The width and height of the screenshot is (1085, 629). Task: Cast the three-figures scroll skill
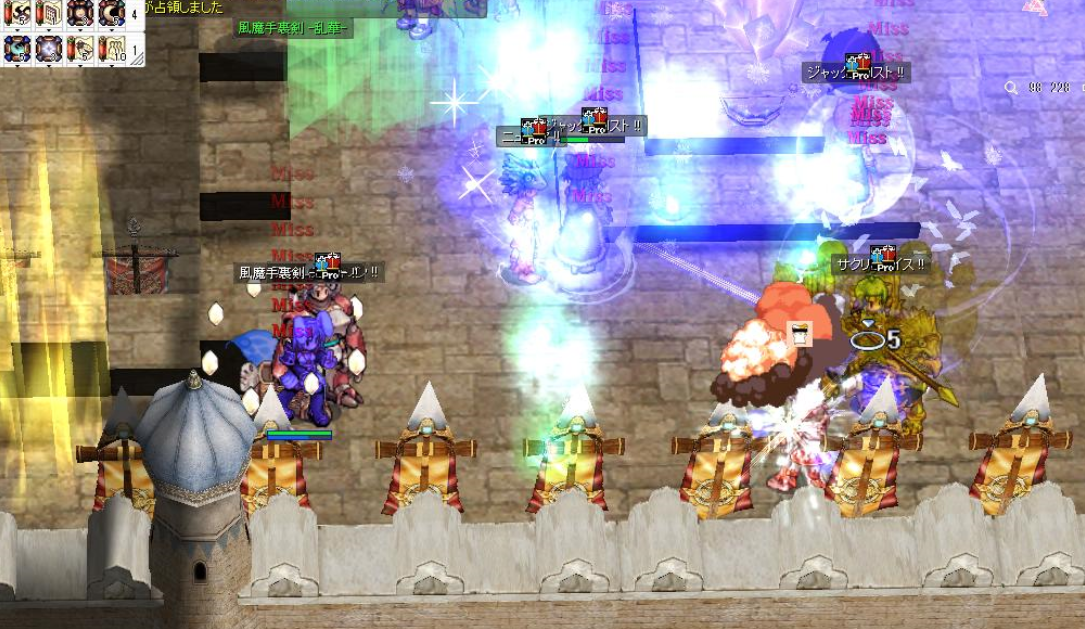pyautogui.click(x=110, y=48)
